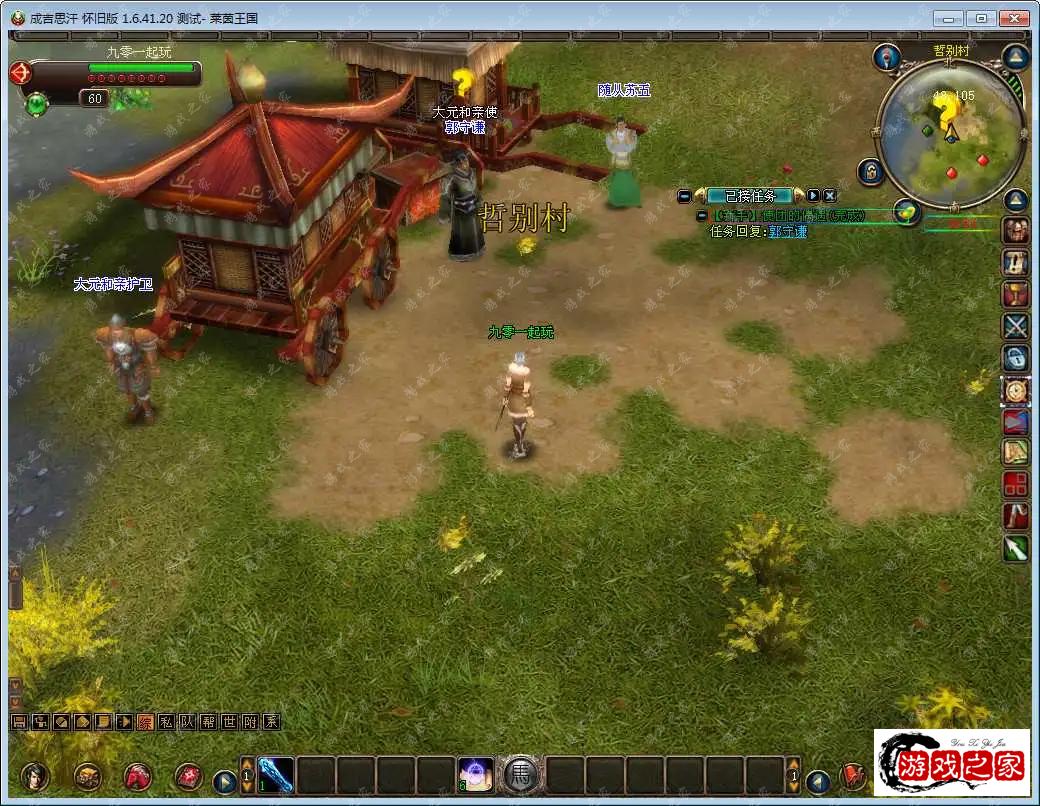Select the 世 world chat channel
The image size is (1040, 806).
(x=229, y=721)
